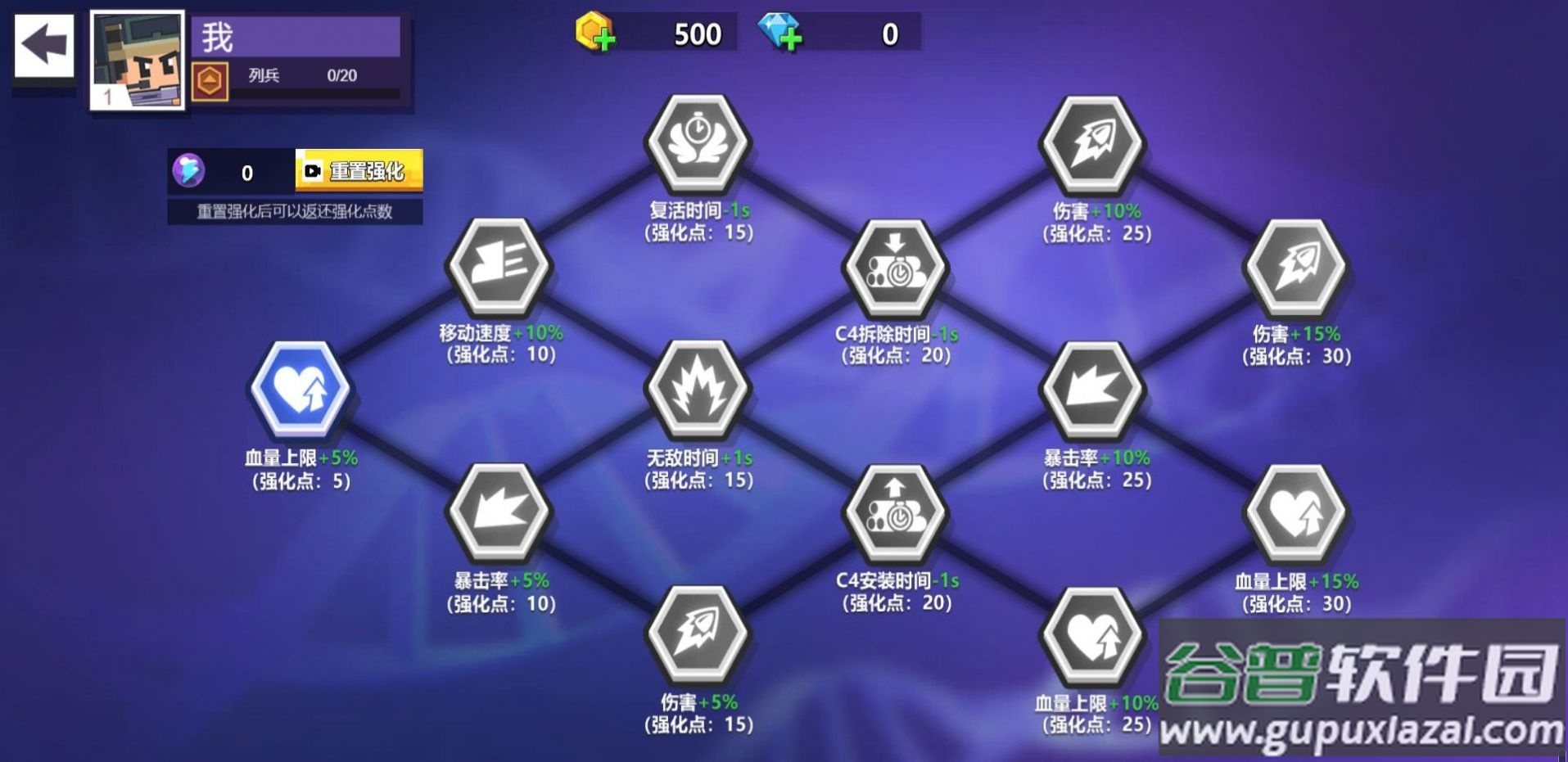The image size is (1568, 762).
Task: Select the 复活时间 -1s upgrade node
Action: (698, 142)
